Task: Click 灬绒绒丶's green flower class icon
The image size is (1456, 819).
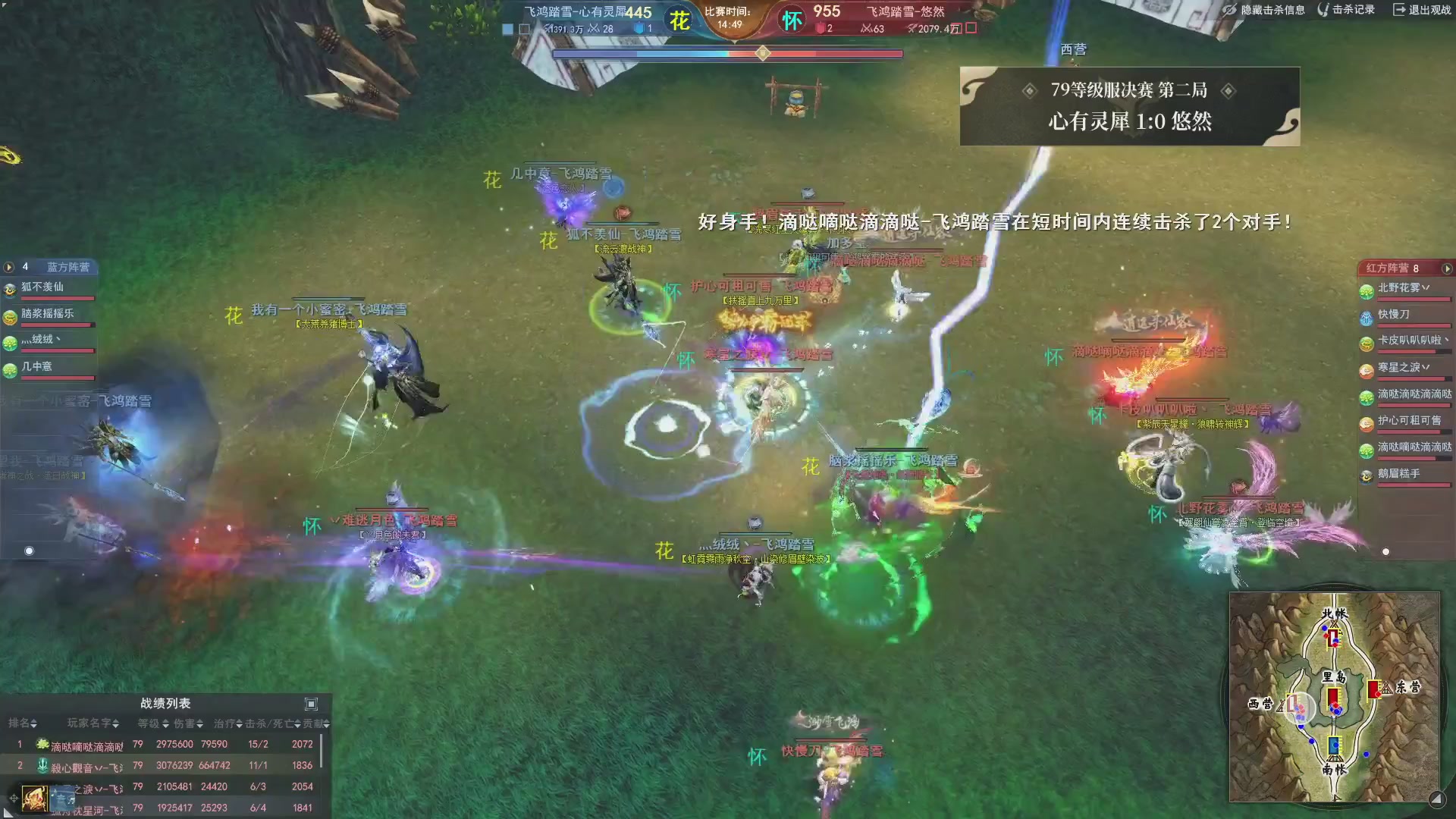Action: tap(9, 342)
